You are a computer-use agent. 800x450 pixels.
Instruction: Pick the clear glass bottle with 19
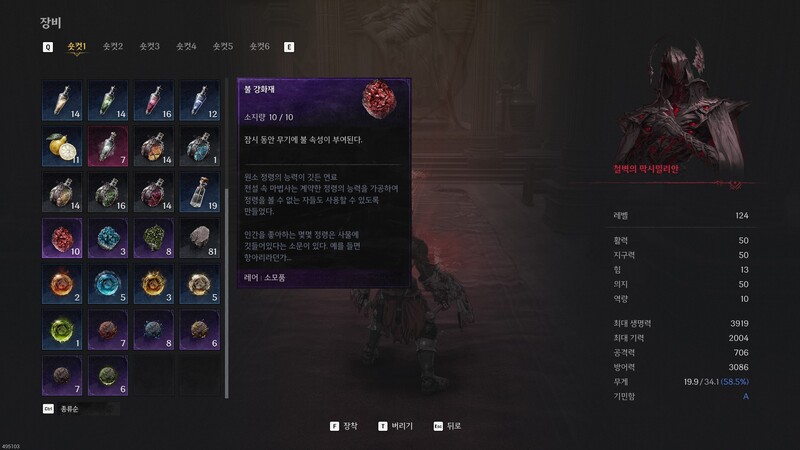click(x=199, y=192)
